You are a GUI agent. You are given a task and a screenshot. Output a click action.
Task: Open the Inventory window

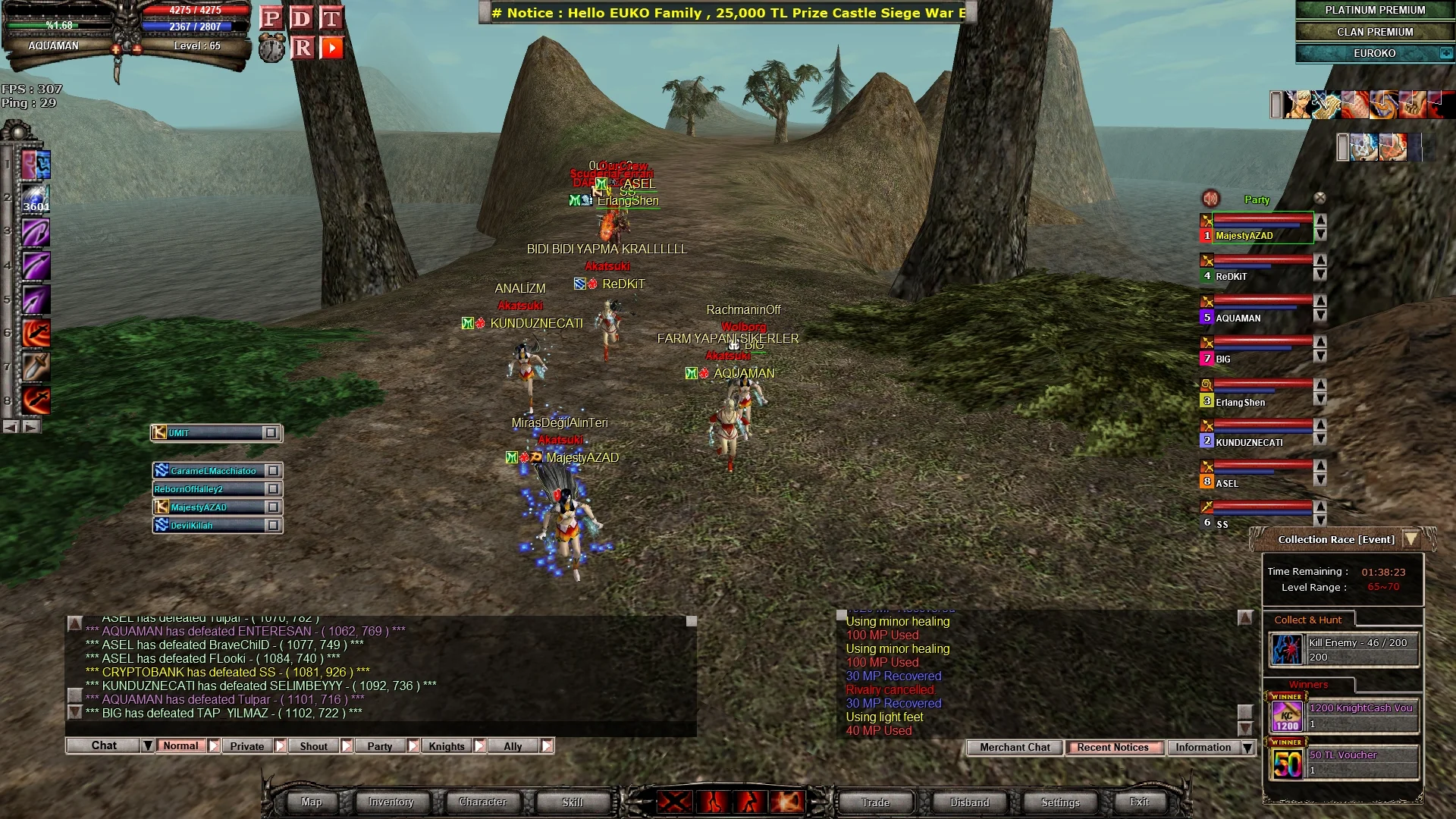[391, 802]
